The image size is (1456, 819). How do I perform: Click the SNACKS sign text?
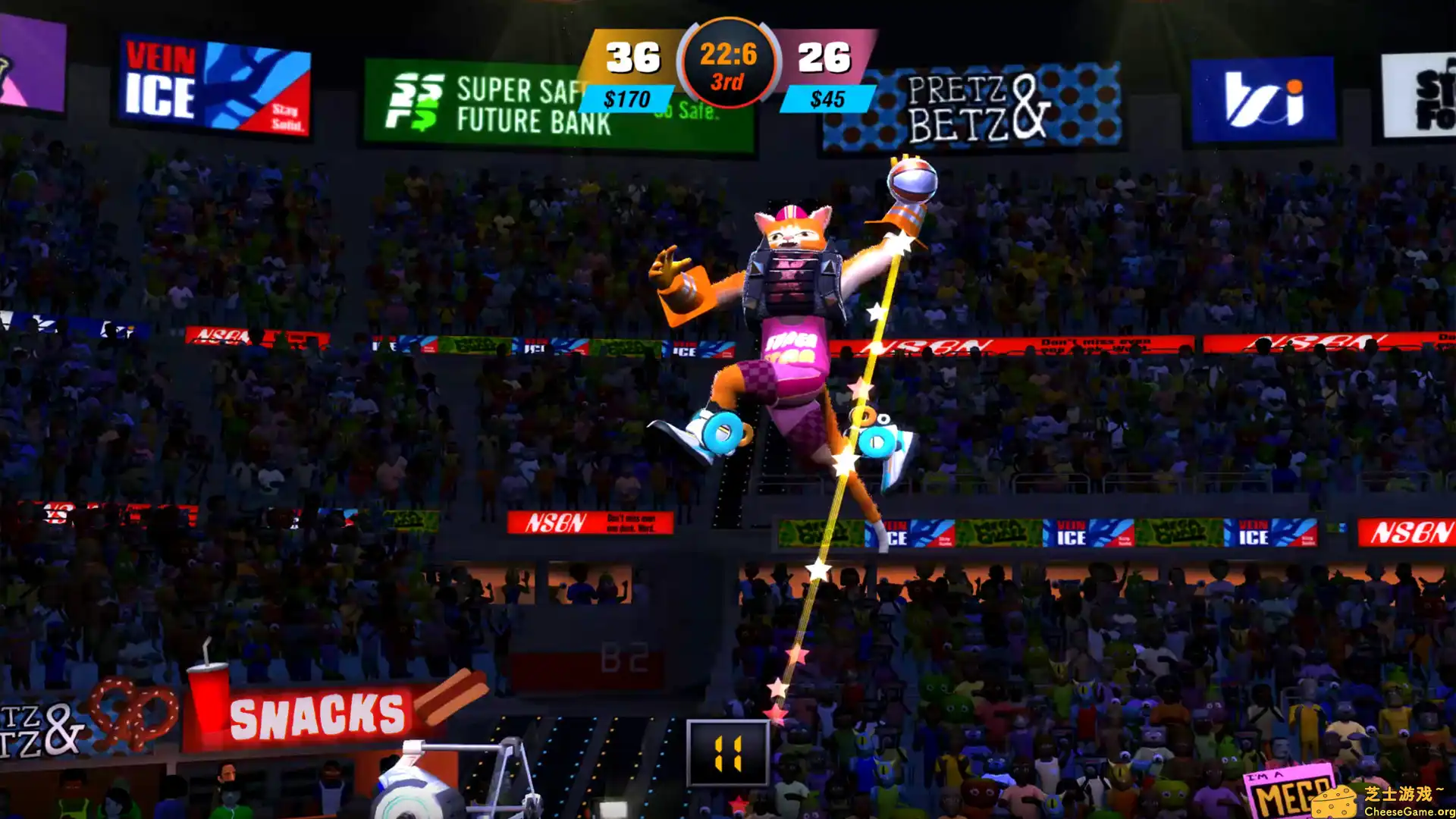pos(316,713)
